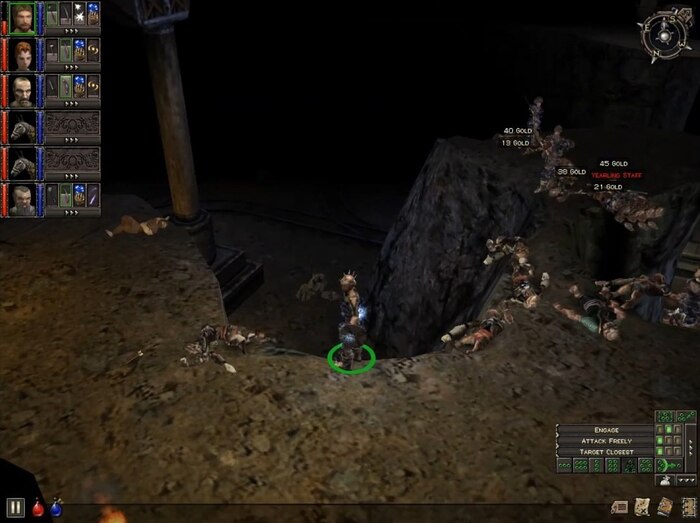700x523 pixels.
Task: Pause the game with the pause button
Action: pos(14,507)
